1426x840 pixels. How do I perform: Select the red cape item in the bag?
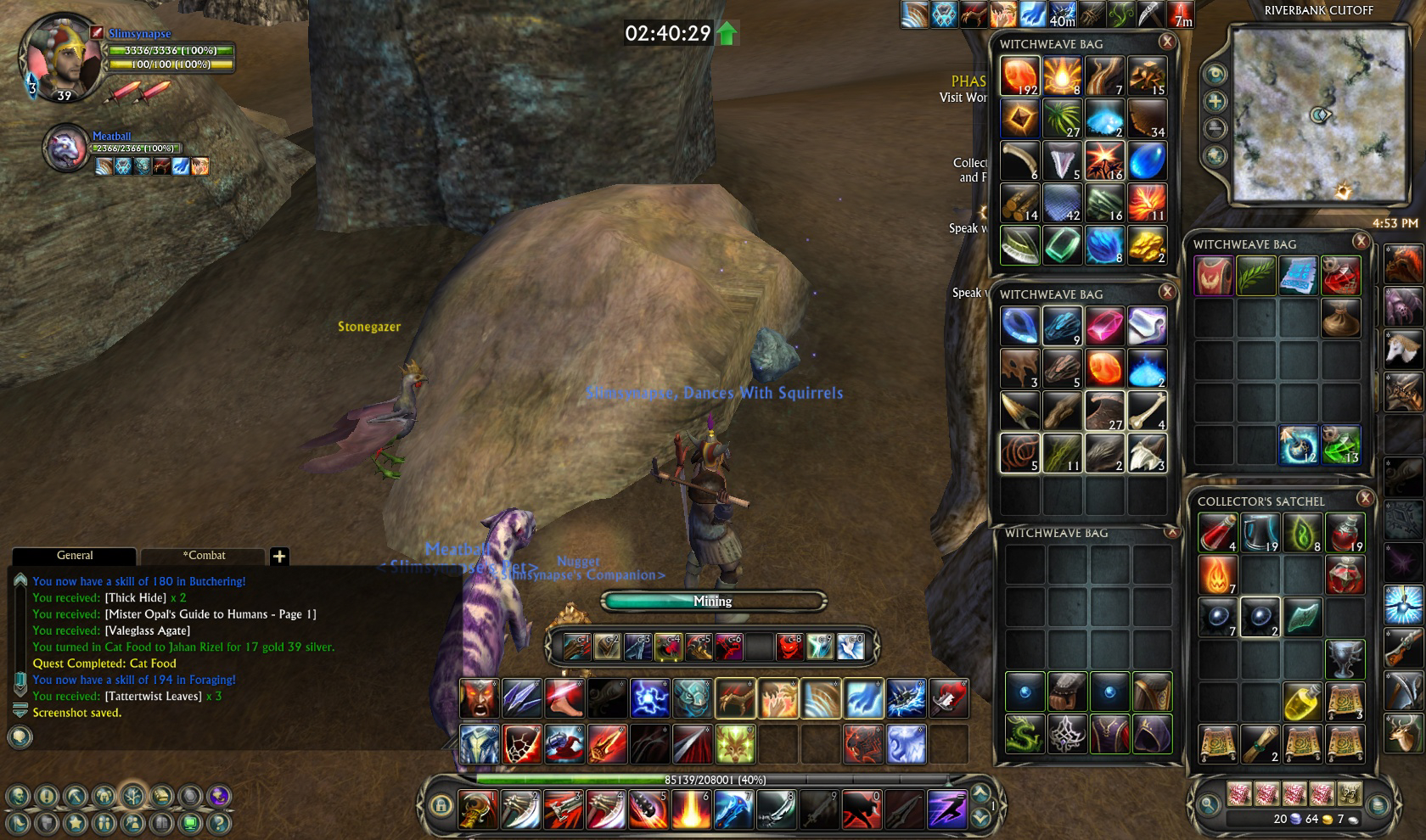pos(1214,277)
